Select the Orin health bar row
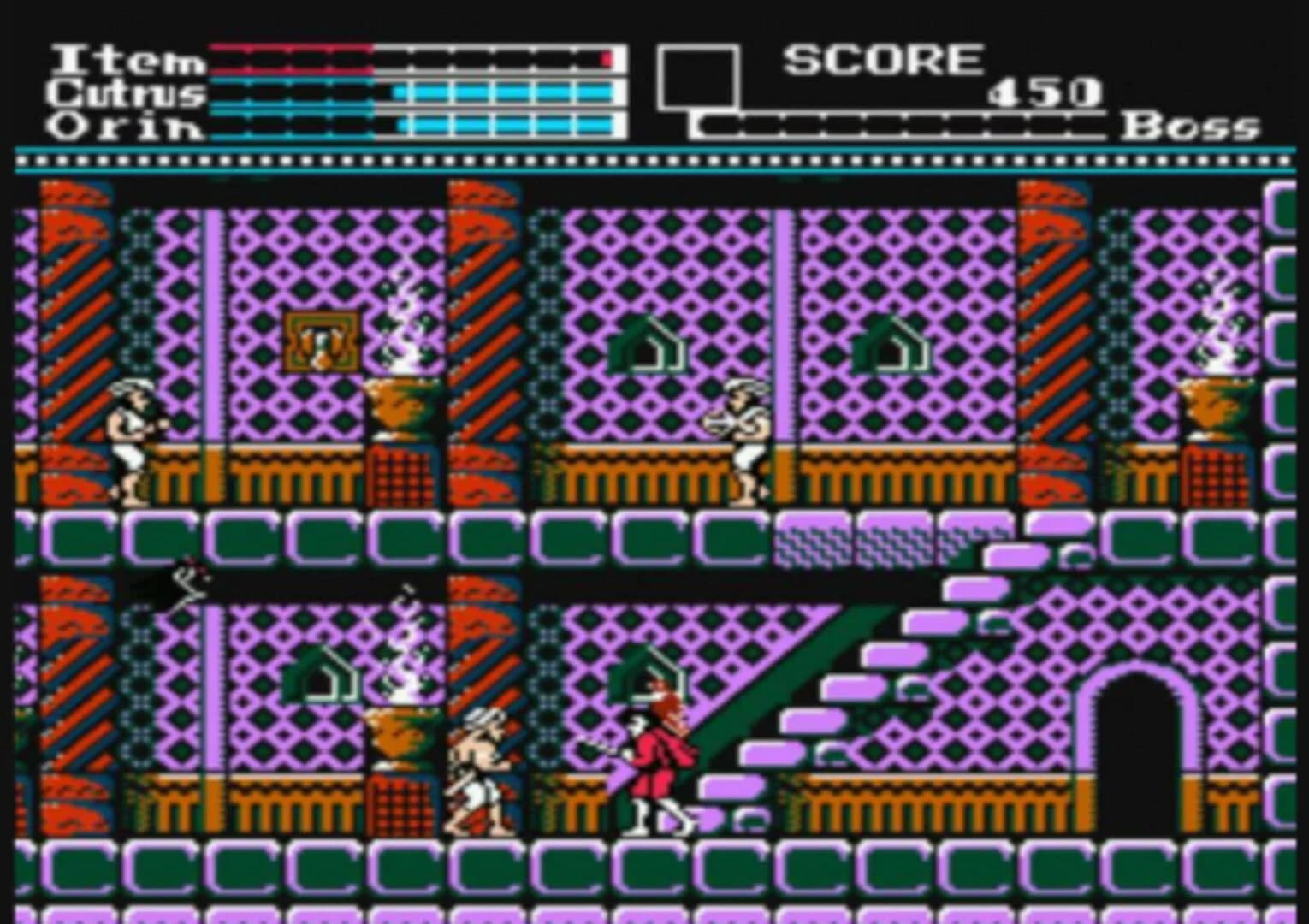Screen dimensions: 1309x924 [x=411, y=127]
